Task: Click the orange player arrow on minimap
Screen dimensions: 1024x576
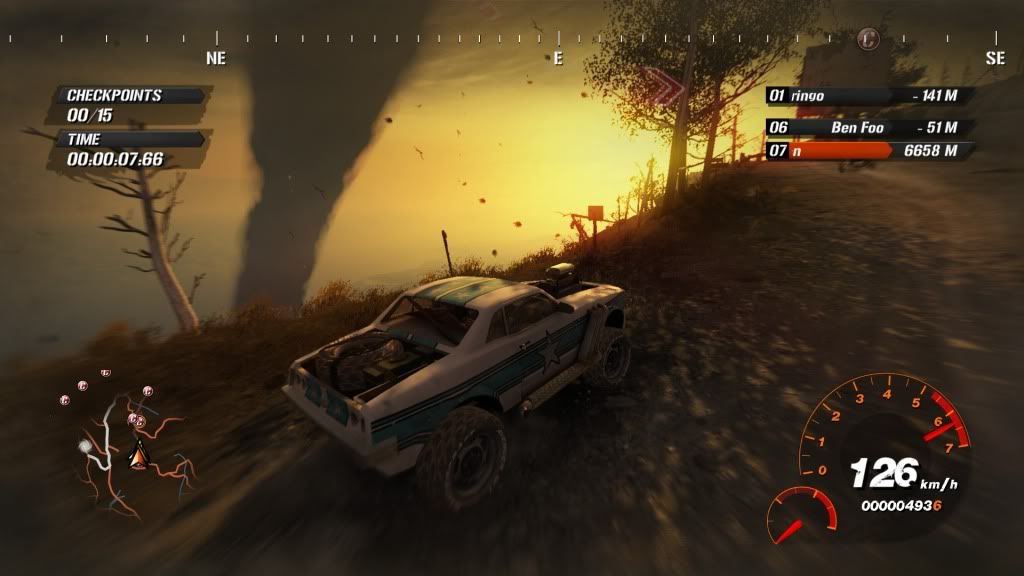Action: pyautogui.click(x=138, y=456)
